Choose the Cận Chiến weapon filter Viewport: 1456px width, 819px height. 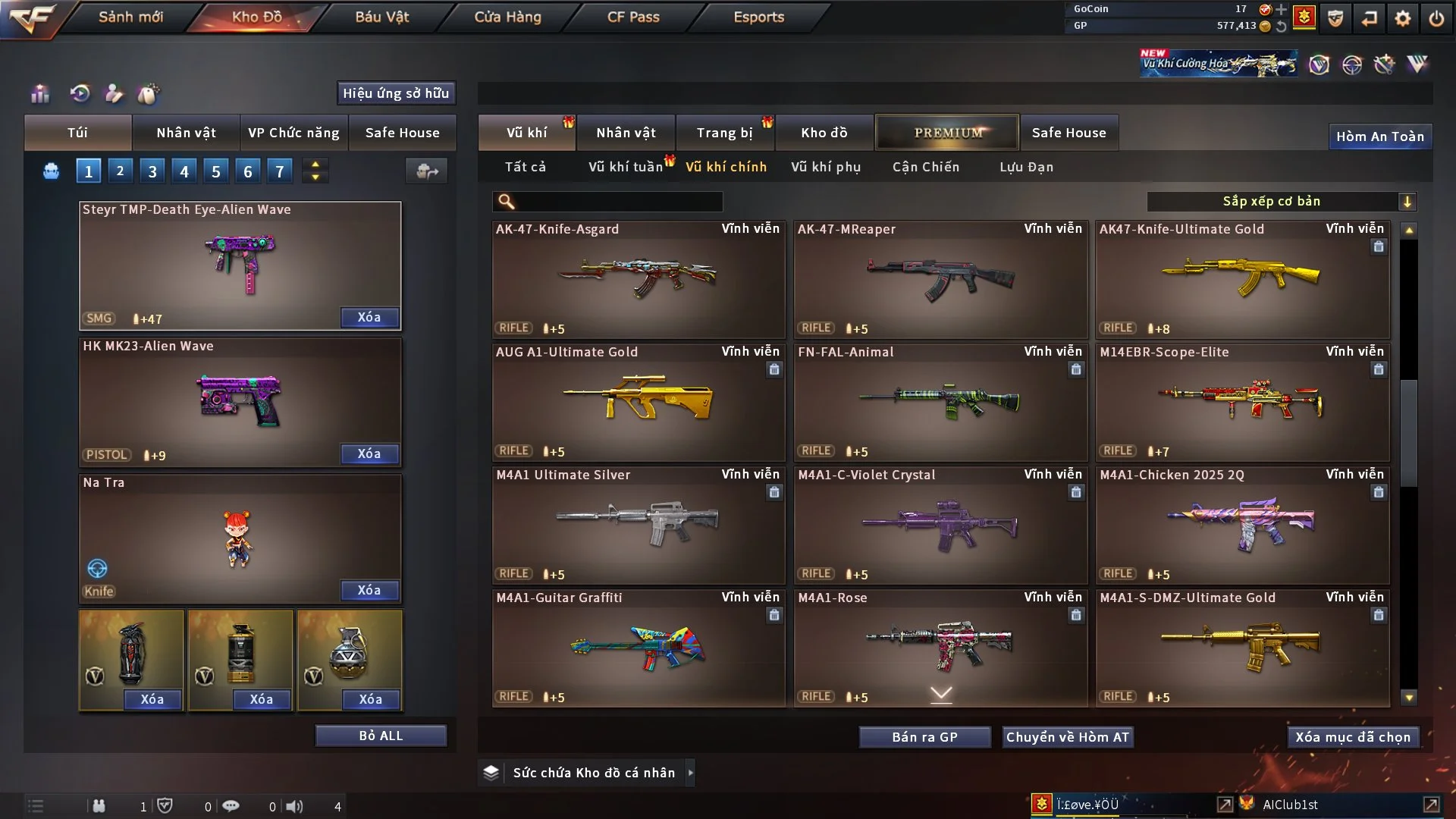(925, 167)
